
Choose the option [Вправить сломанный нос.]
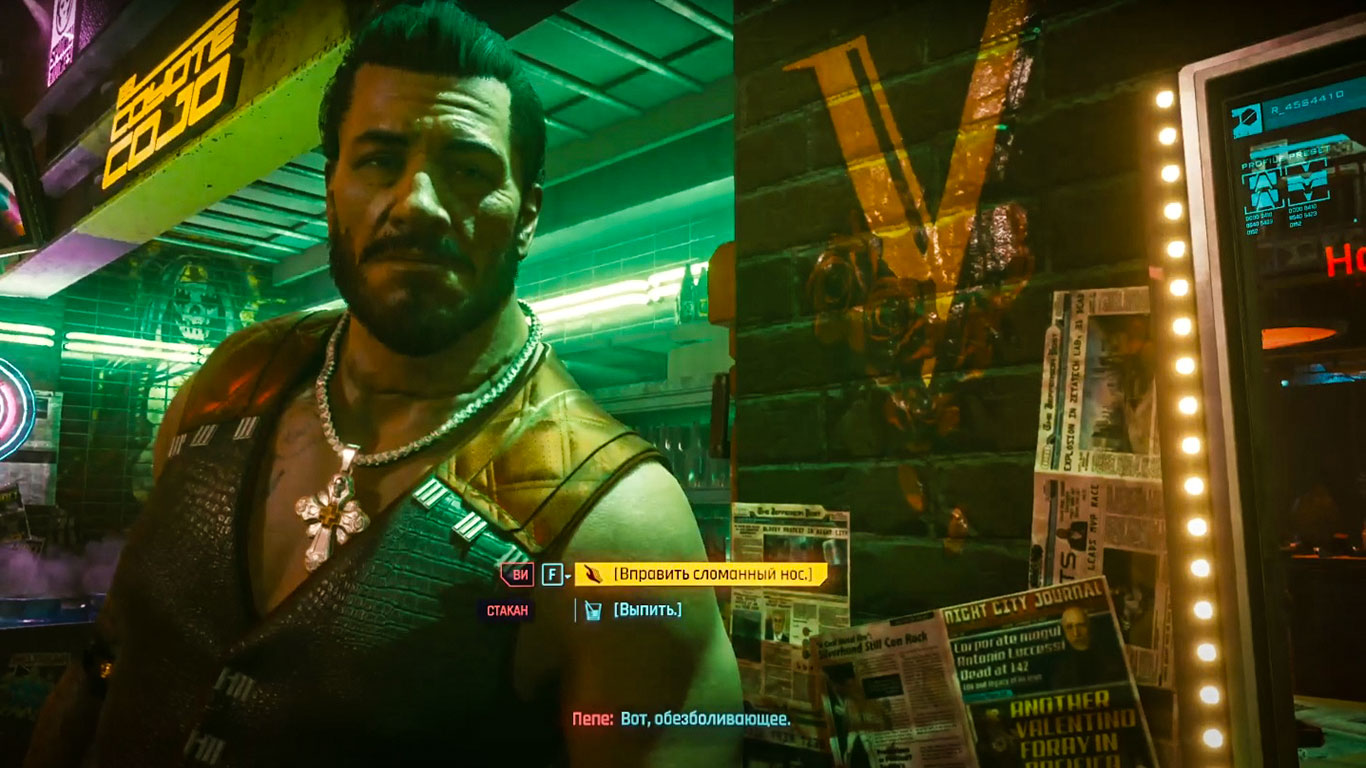tap(715, 574)
